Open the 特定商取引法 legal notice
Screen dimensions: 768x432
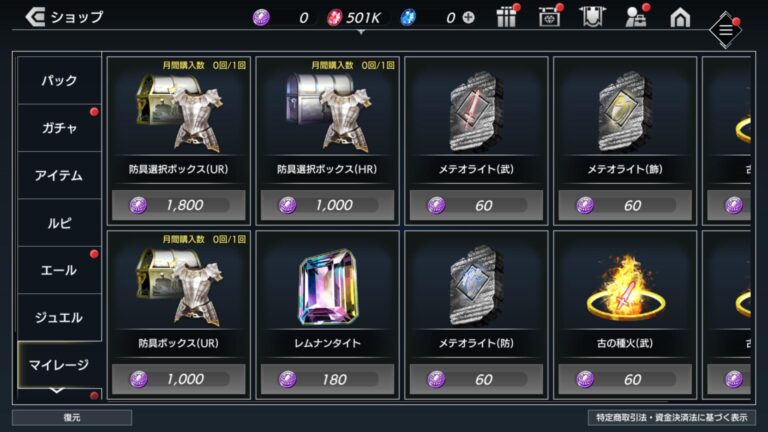[671, 417]
